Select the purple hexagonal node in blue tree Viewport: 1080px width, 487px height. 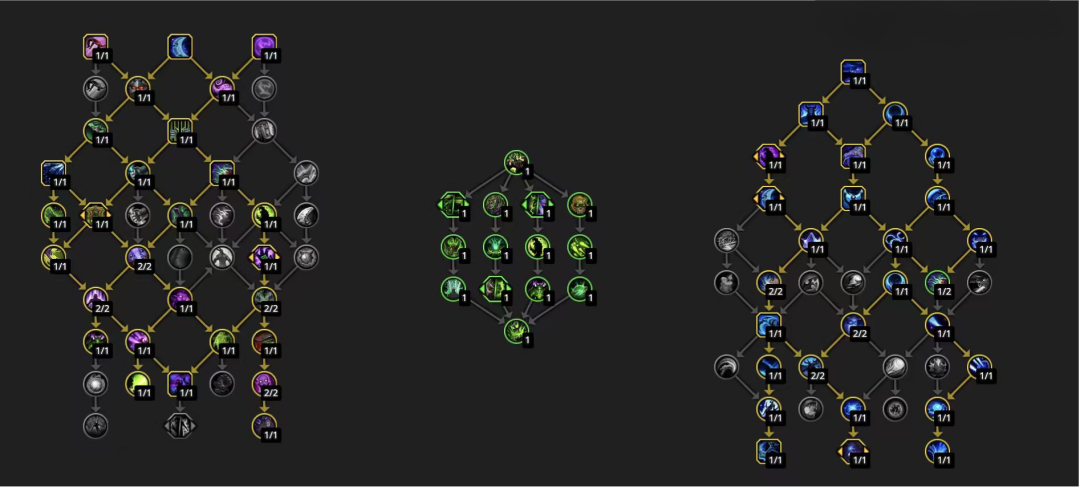pyautogui.click(x=769, y=157)
